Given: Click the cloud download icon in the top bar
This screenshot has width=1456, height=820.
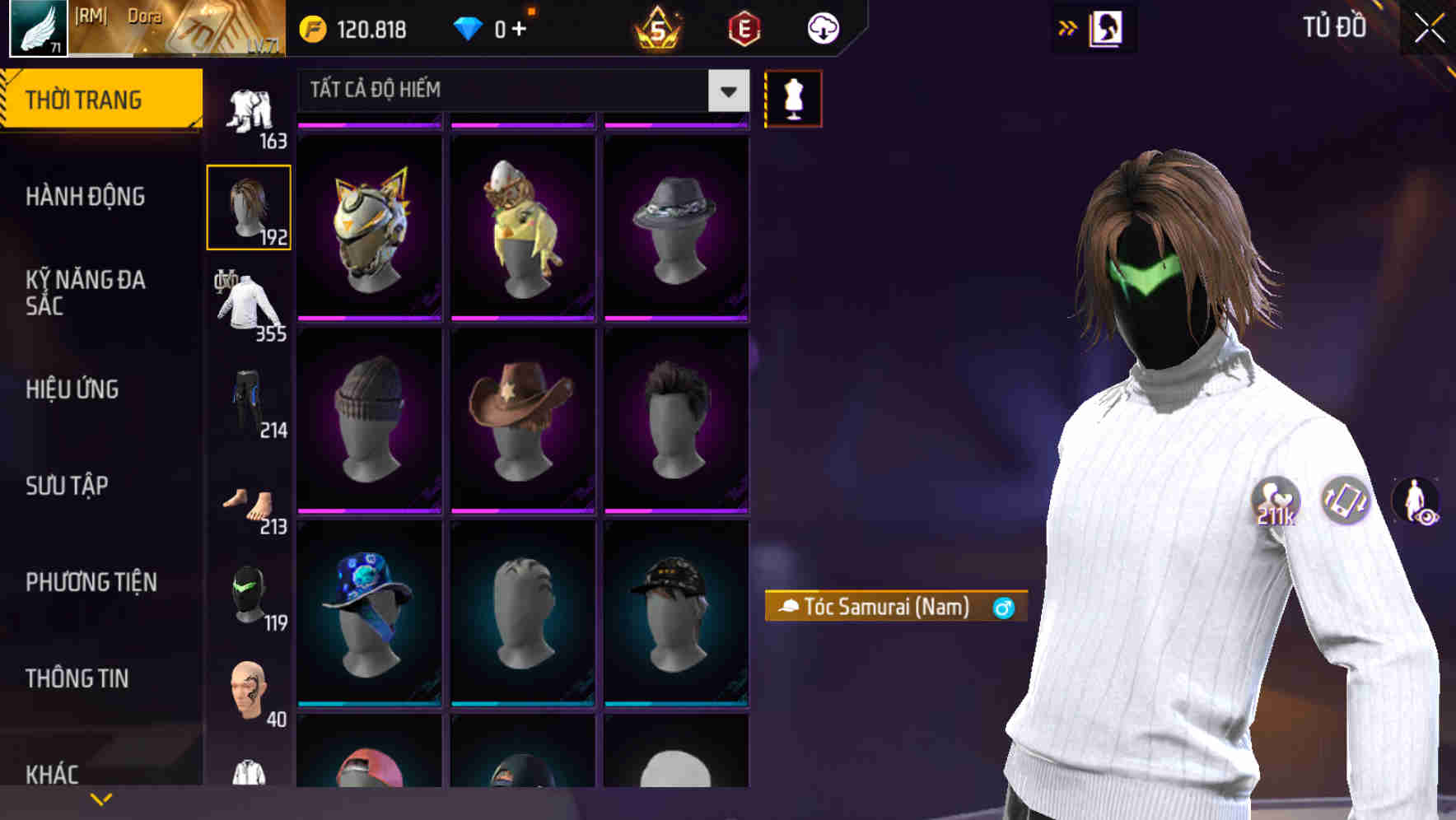Looking at the screenshot, I should (x=821, y=27).
